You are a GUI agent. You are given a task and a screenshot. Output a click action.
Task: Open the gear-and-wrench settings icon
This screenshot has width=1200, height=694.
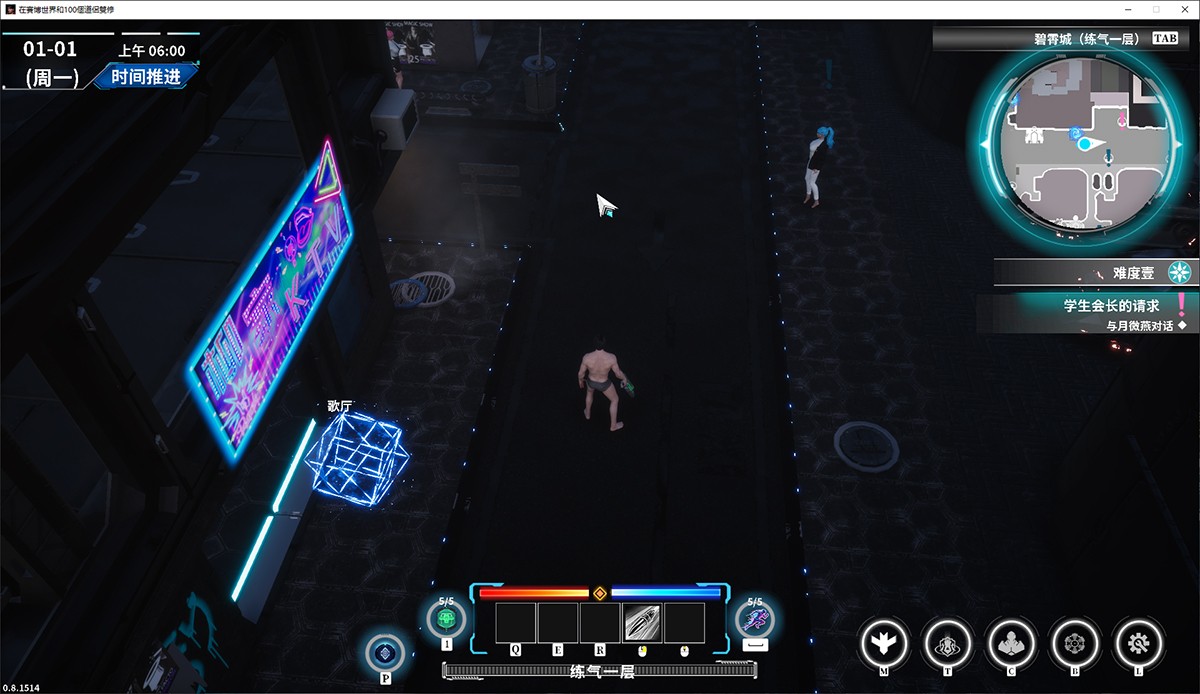[x=1139, y=642]
